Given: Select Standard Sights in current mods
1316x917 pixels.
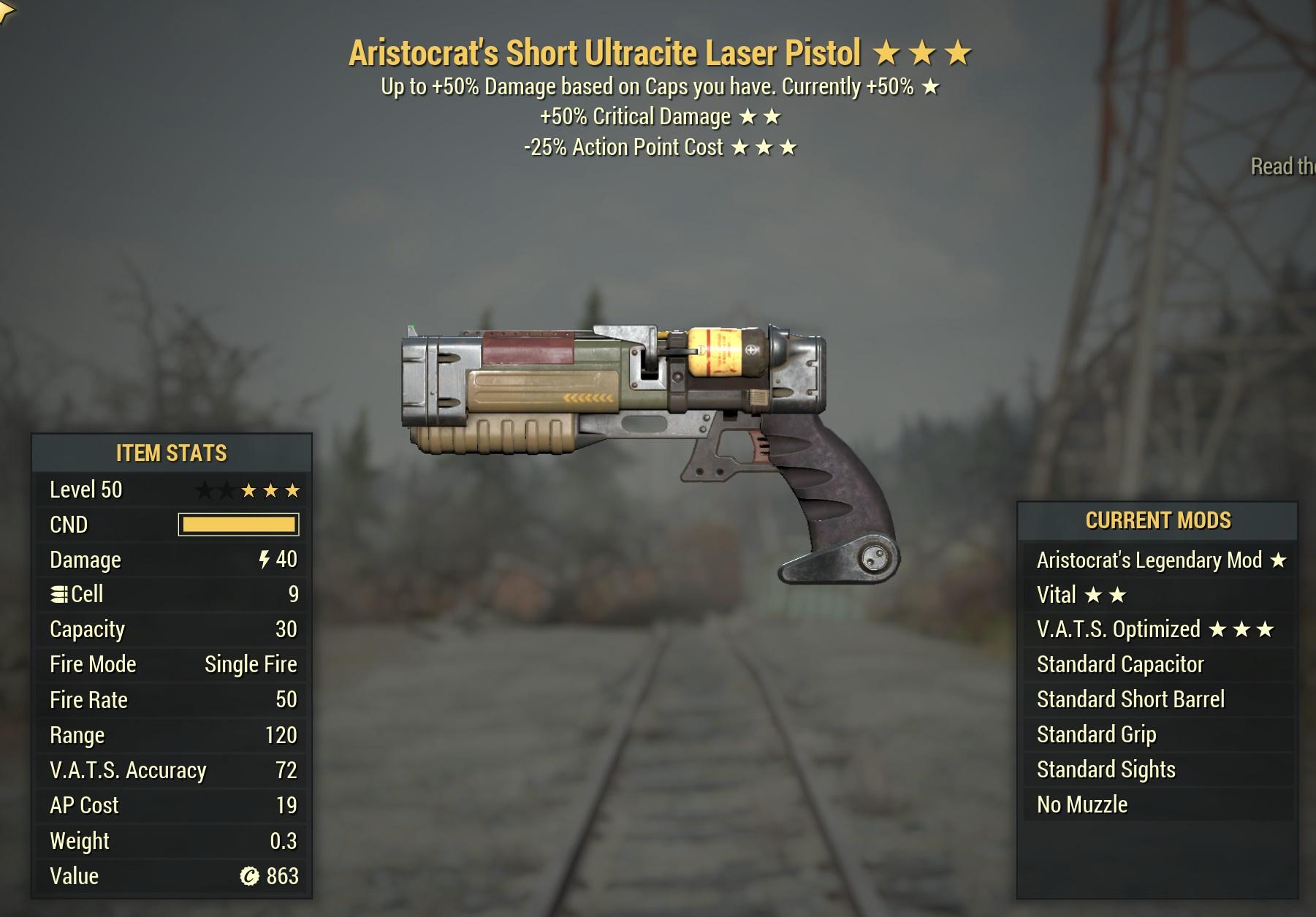Looking at the screenshot, I should (x=1158, y=769).
